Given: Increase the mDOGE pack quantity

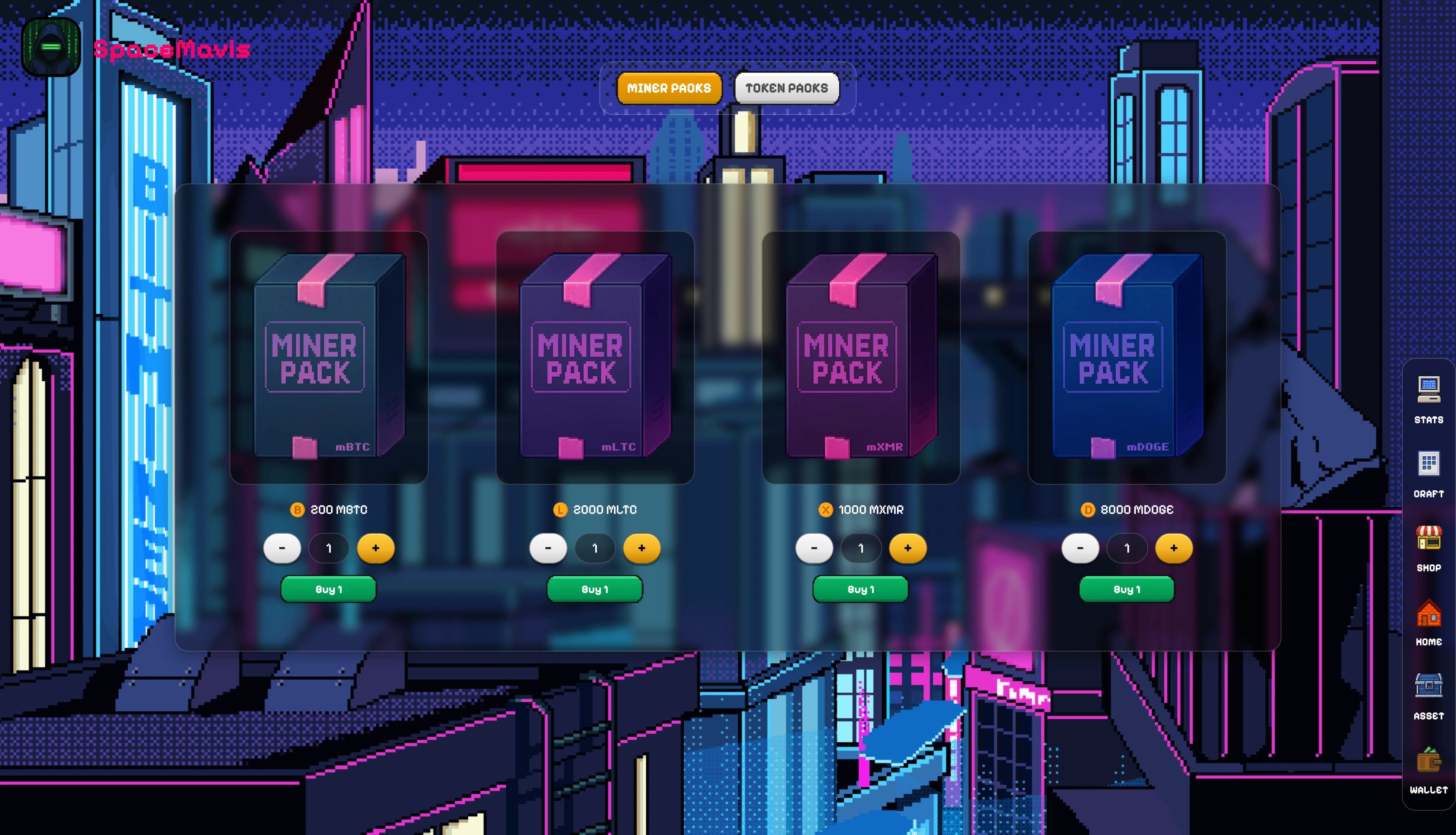Looking at the screenshot, I should (x=1174, y=548).
